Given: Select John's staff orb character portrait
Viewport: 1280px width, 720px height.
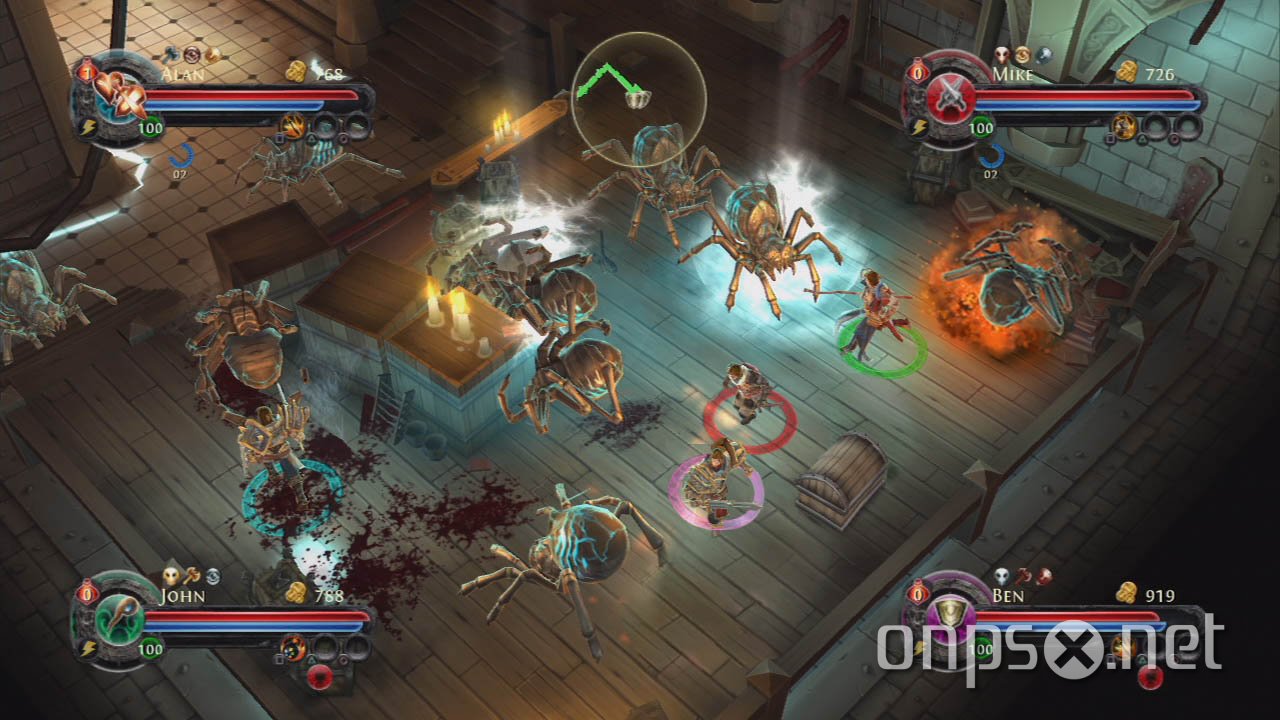Looking at the screenshot, I should 118,621.
